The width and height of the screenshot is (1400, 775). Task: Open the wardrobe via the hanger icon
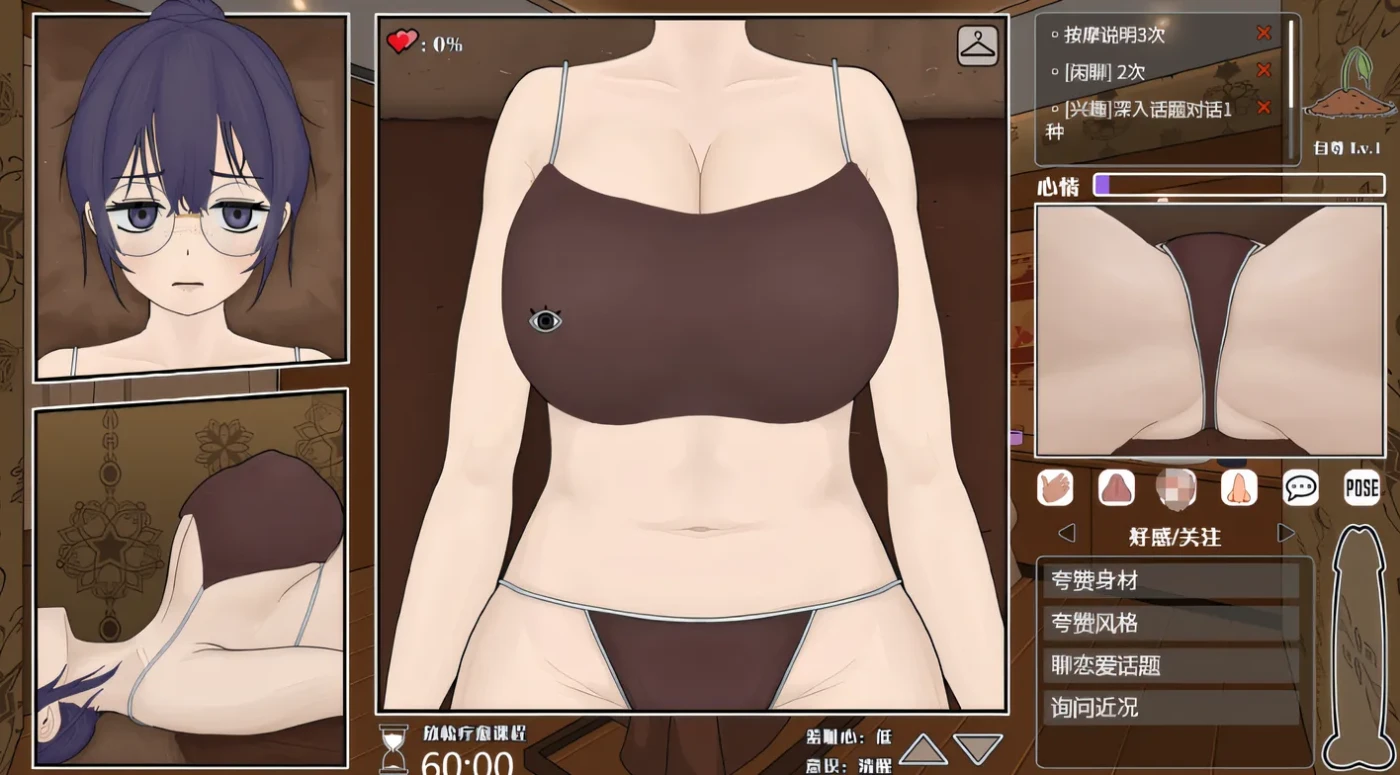tap(975, 43)
